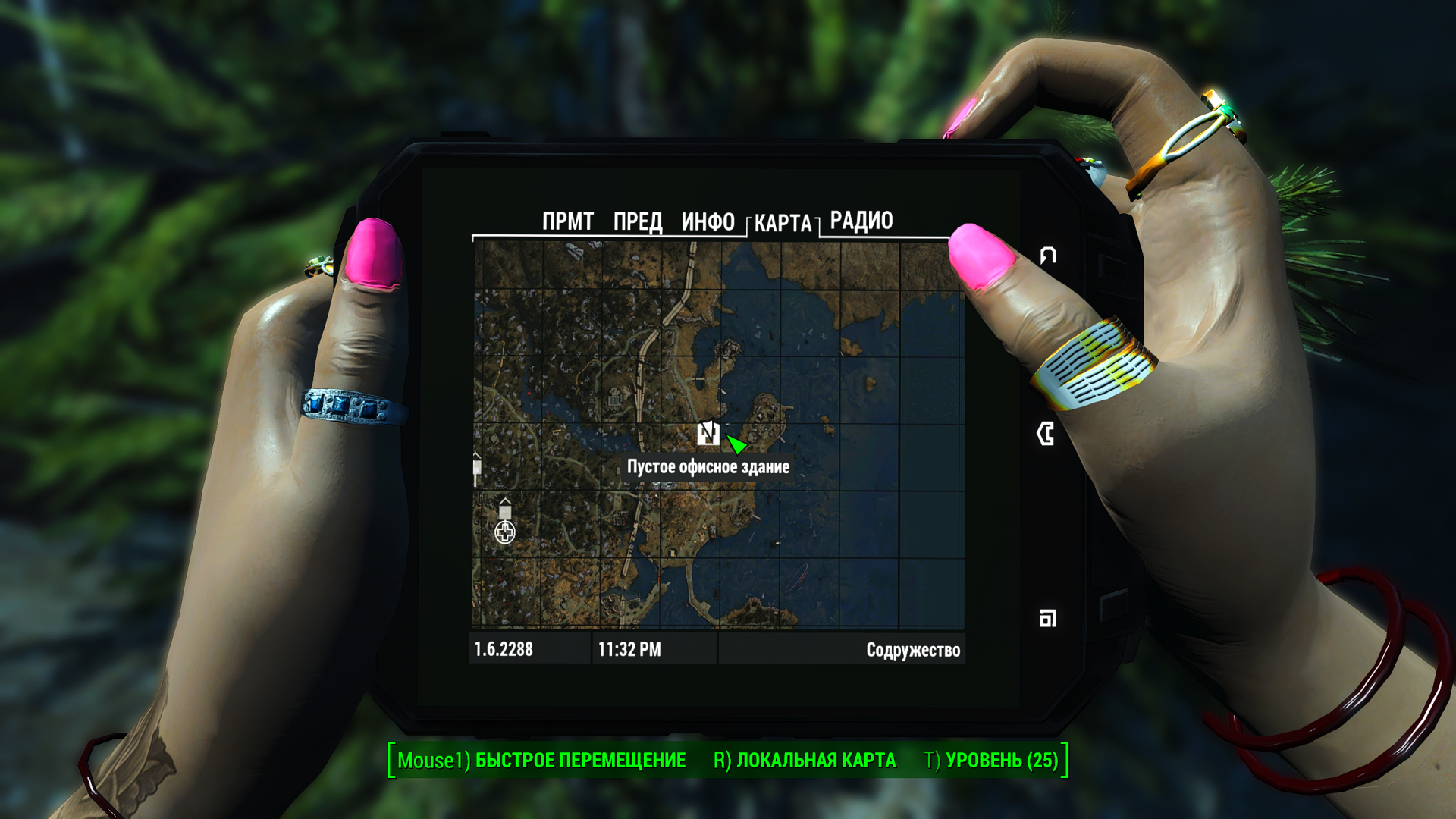Switch to the ПРМТ tab
Viewport: 1456px width, 819px height.
coord(567,221)
